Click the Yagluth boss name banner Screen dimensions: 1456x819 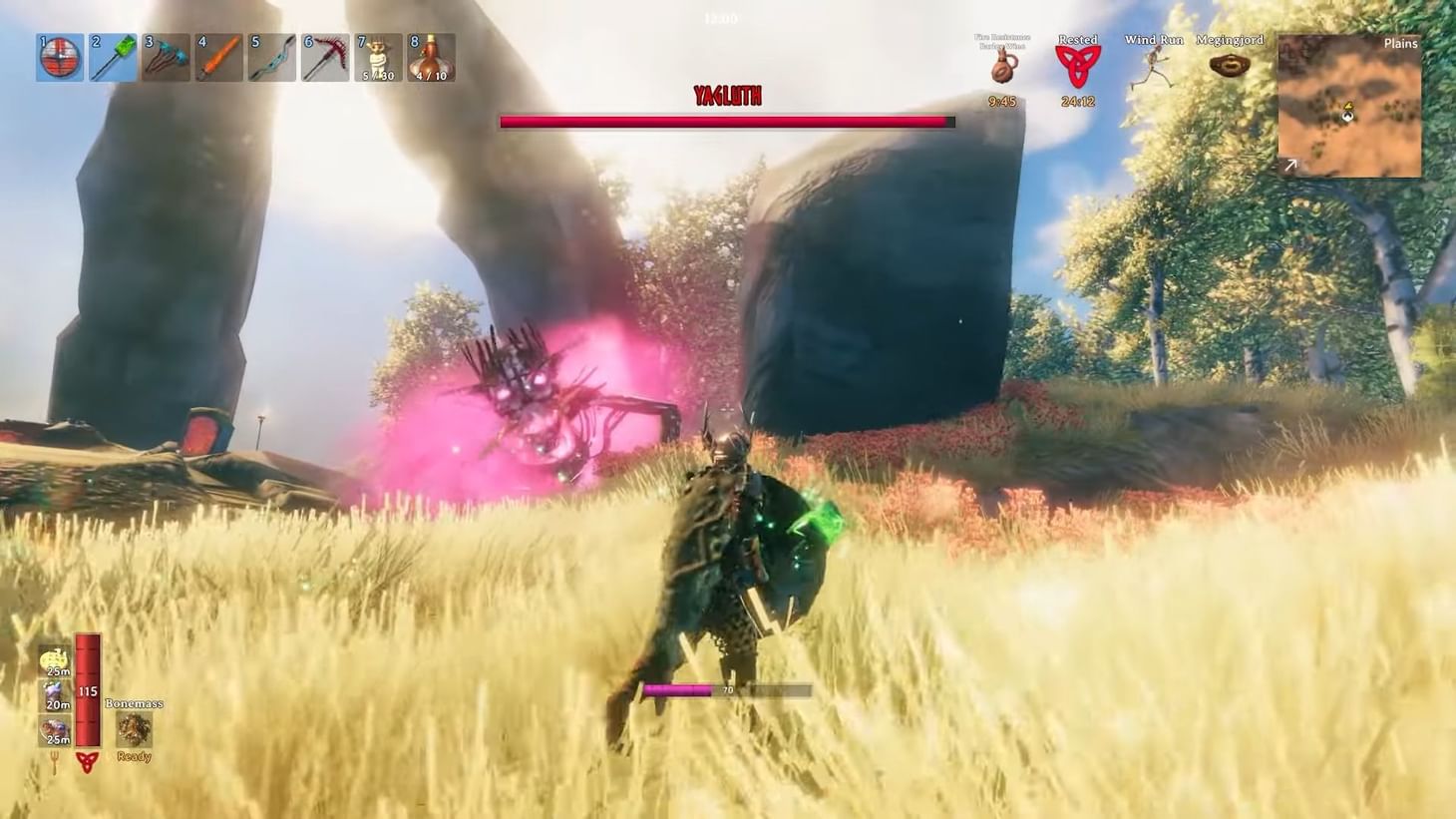(x=727, y=97)
